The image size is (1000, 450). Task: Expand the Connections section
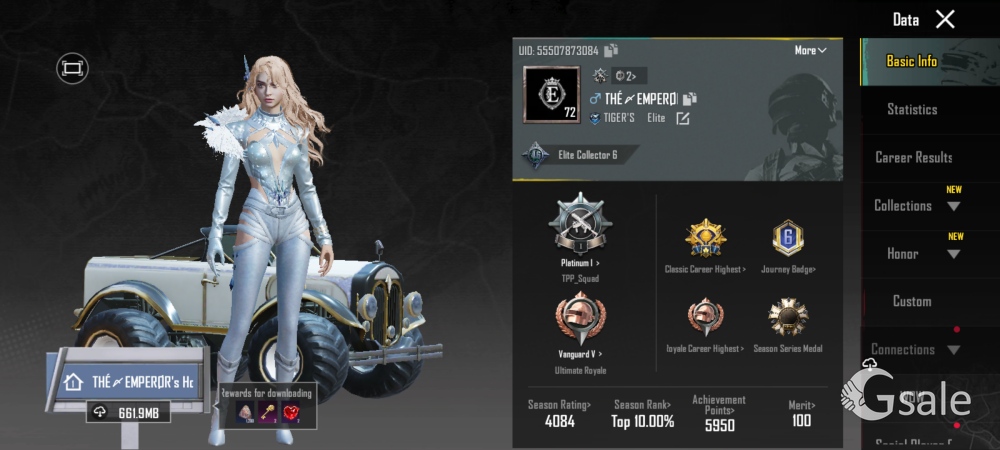tap(915, 349)
